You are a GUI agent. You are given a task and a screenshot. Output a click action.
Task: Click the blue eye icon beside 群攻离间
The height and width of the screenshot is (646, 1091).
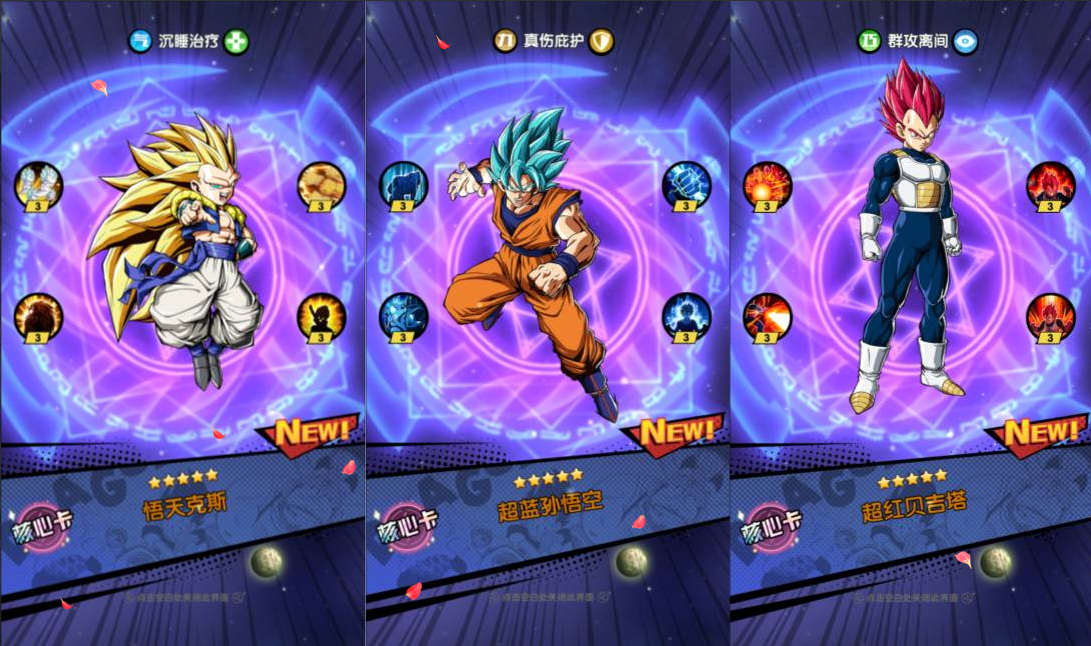point(965,41)
